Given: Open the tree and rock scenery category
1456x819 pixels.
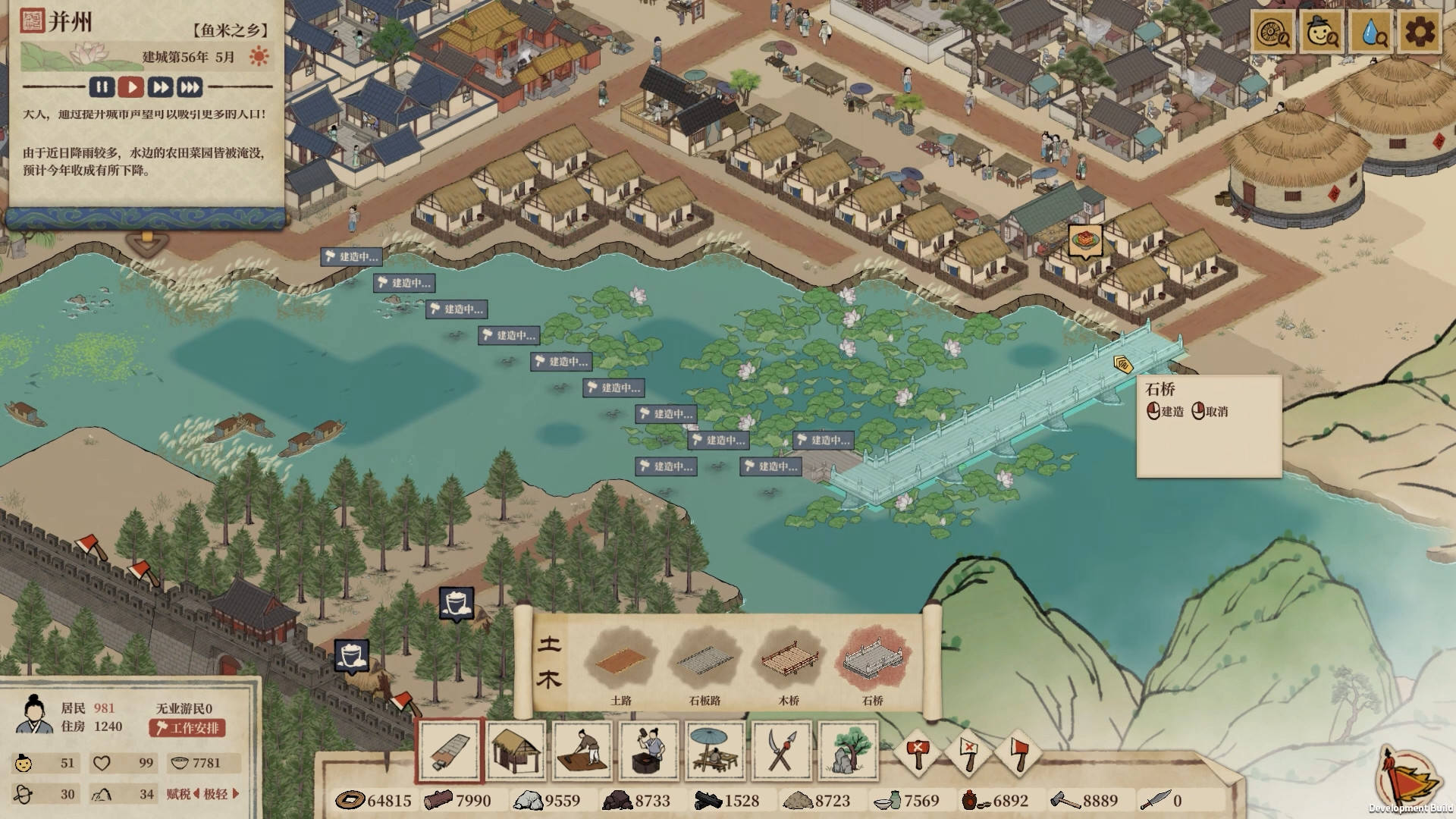Looking at the screenshot, I should [849, 751].
